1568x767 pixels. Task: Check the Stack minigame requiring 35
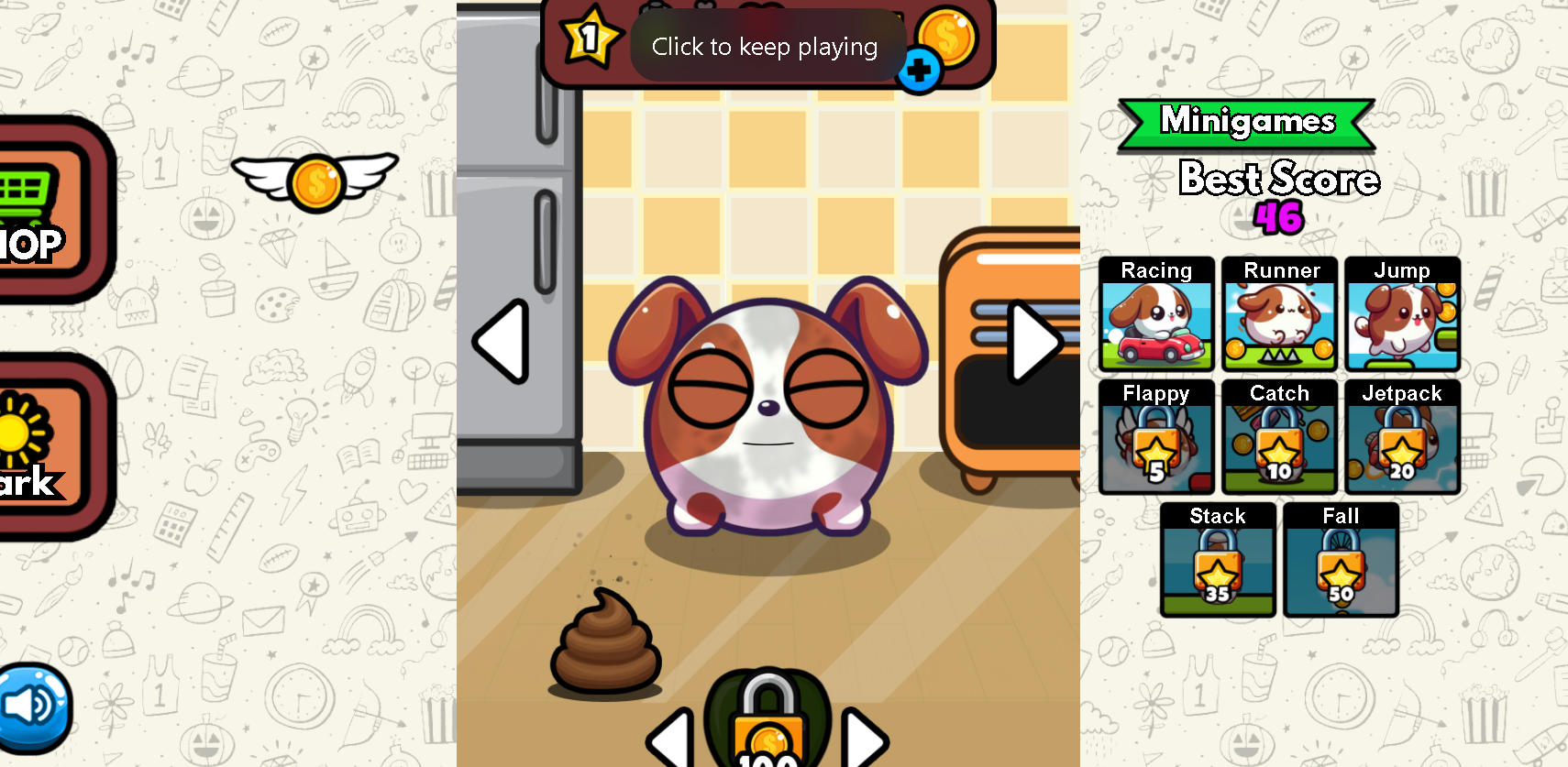click(1217, 561)
